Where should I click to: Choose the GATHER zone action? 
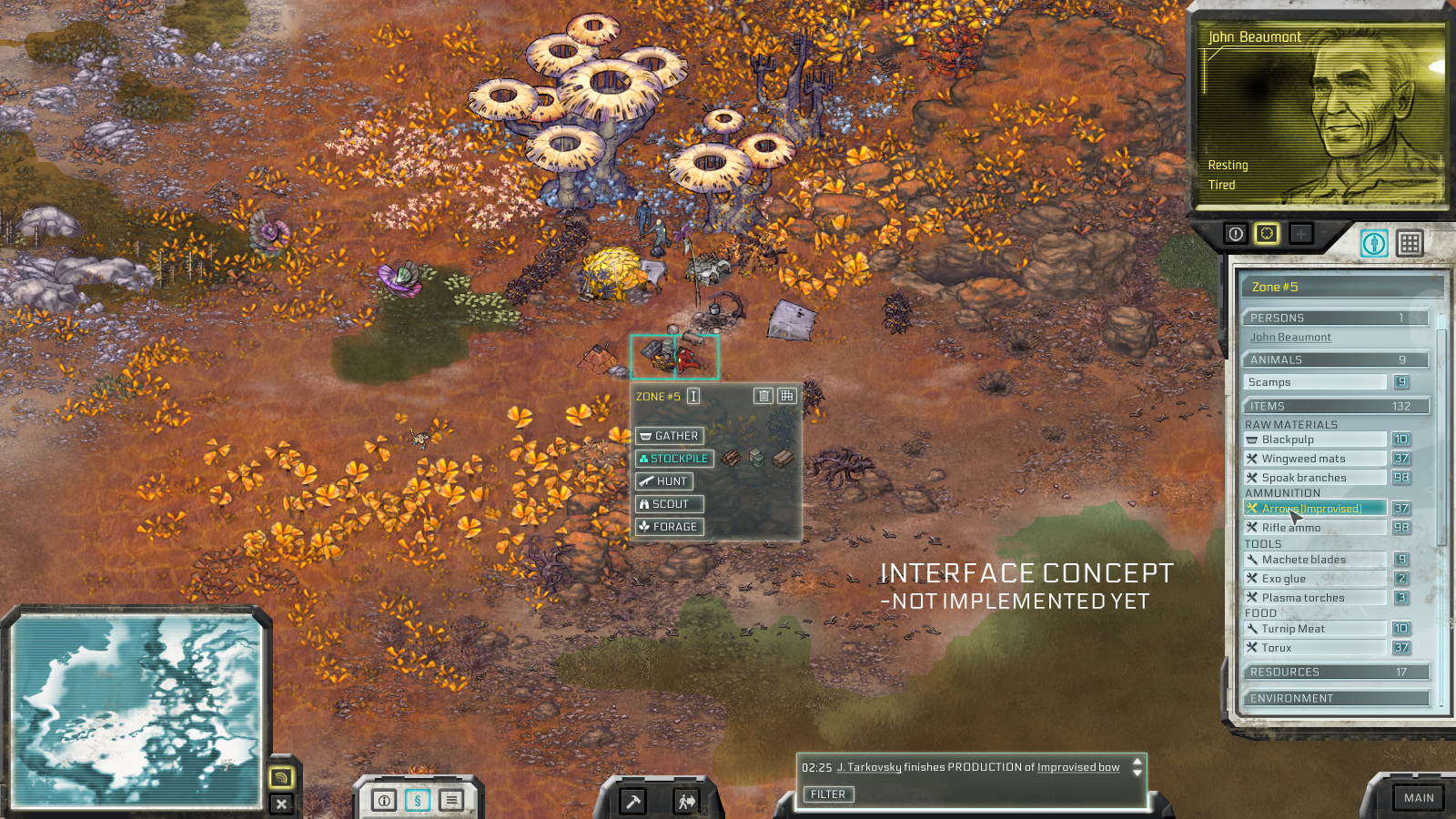coord(669,436)
